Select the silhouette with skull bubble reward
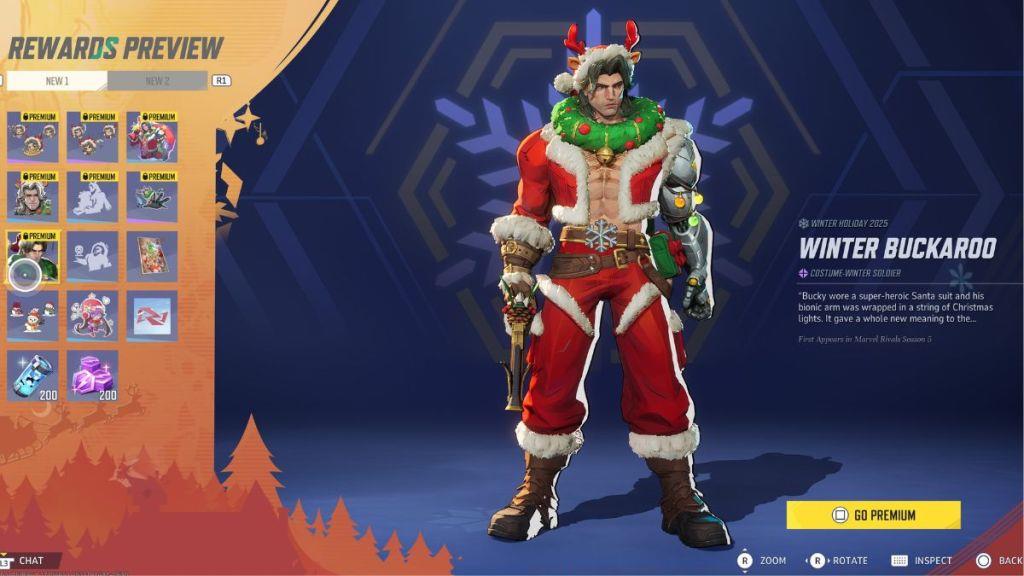1024x576 pixels. click(93, 257)
